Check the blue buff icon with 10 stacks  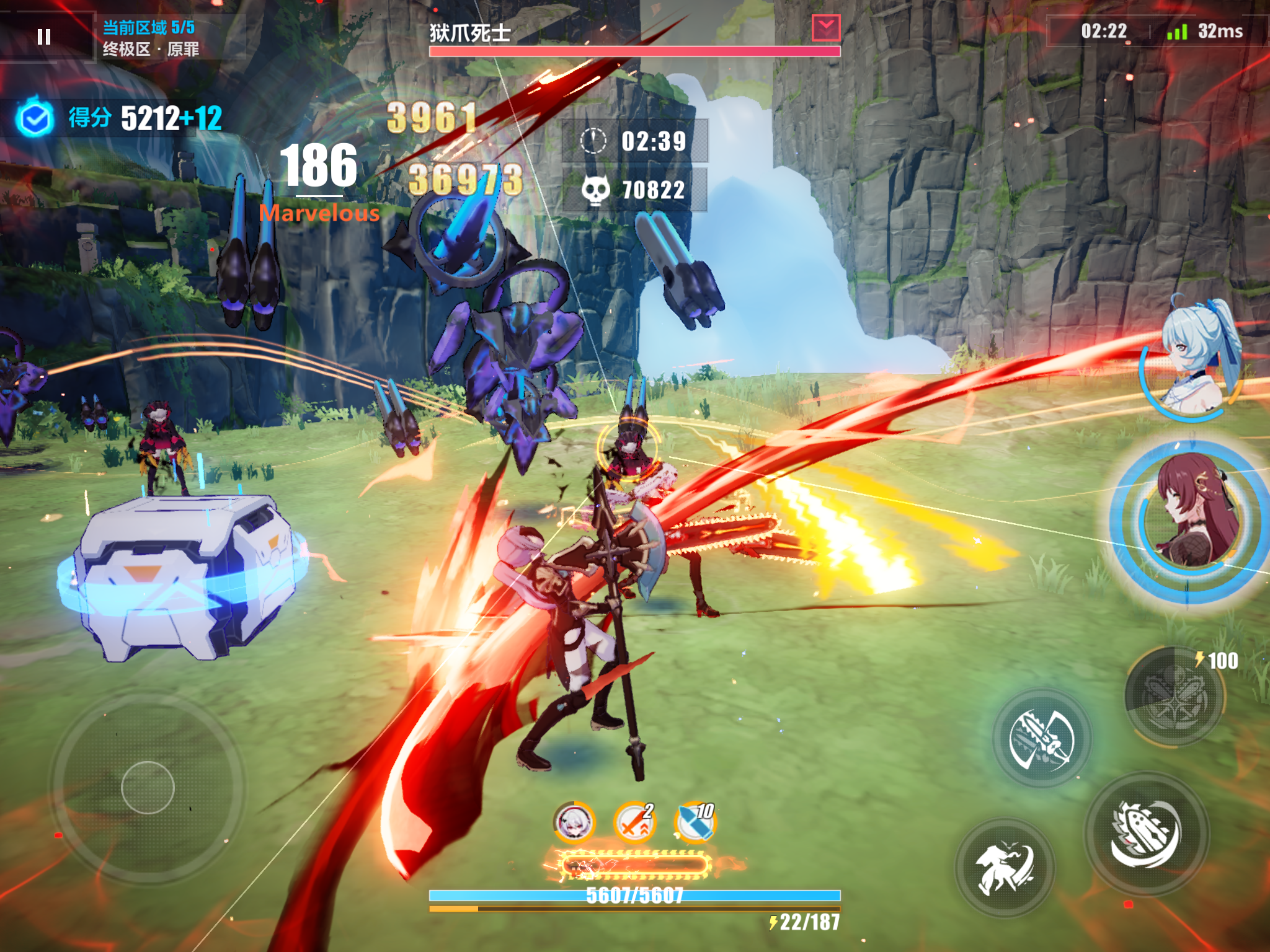695,822
